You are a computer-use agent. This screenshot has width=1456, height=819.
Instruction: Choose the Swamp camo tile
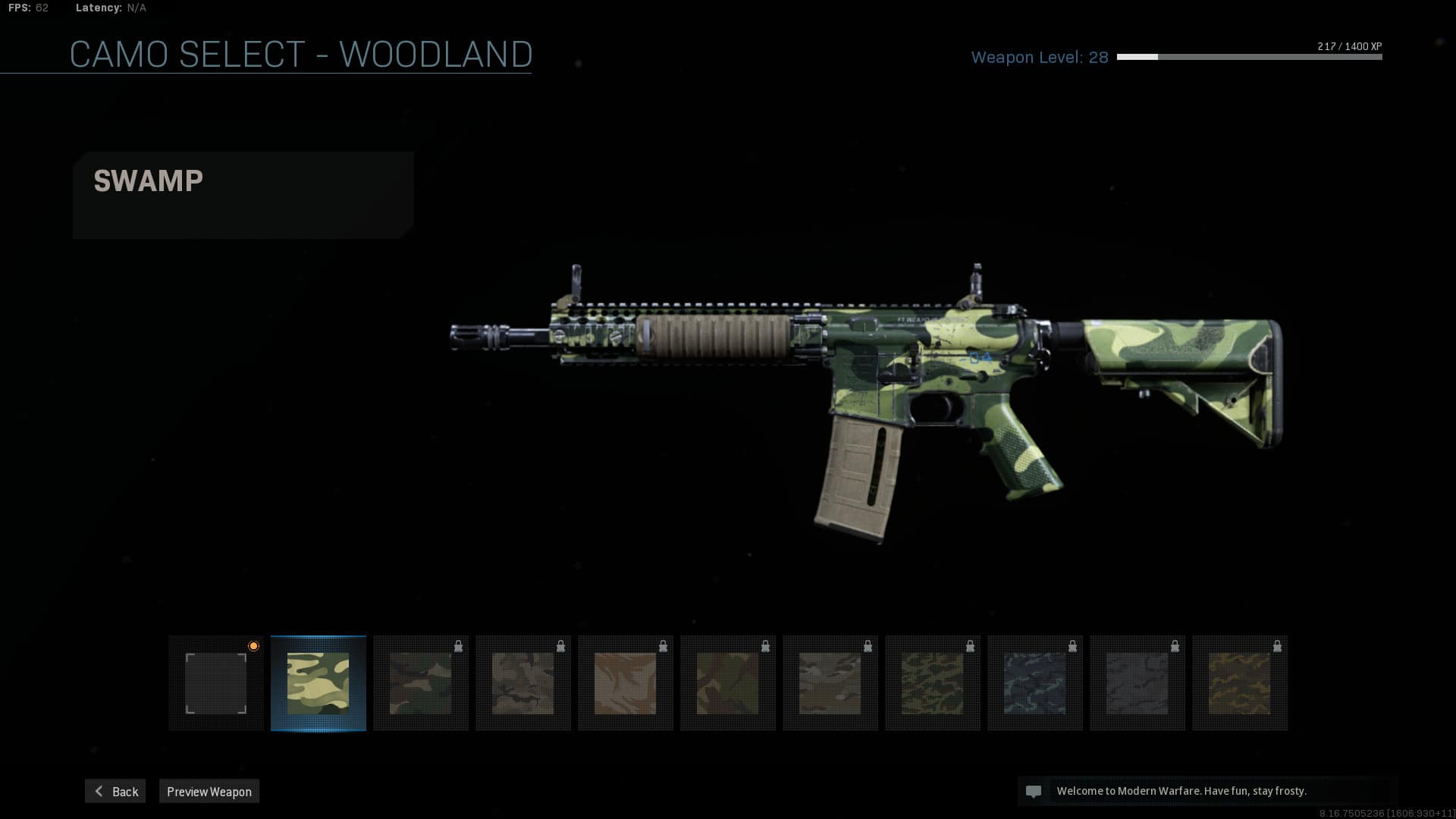click(x=318, y=683)
